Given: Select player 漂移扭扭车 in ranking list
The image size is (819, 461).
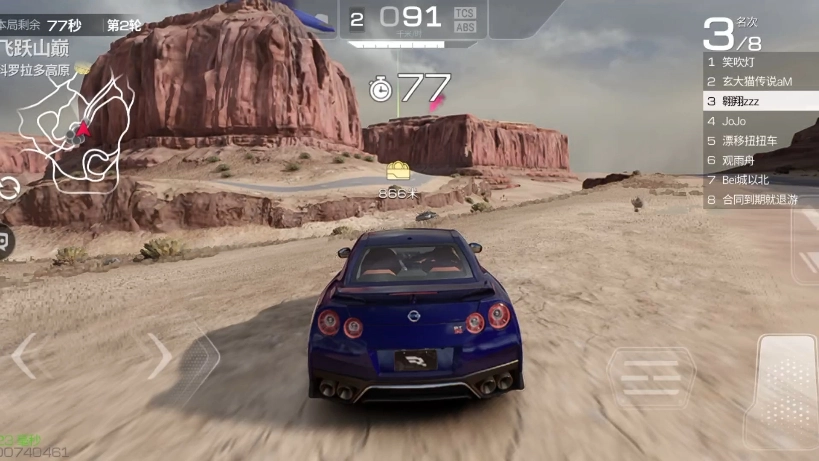Looking at the screenshot, I should 760,141.
